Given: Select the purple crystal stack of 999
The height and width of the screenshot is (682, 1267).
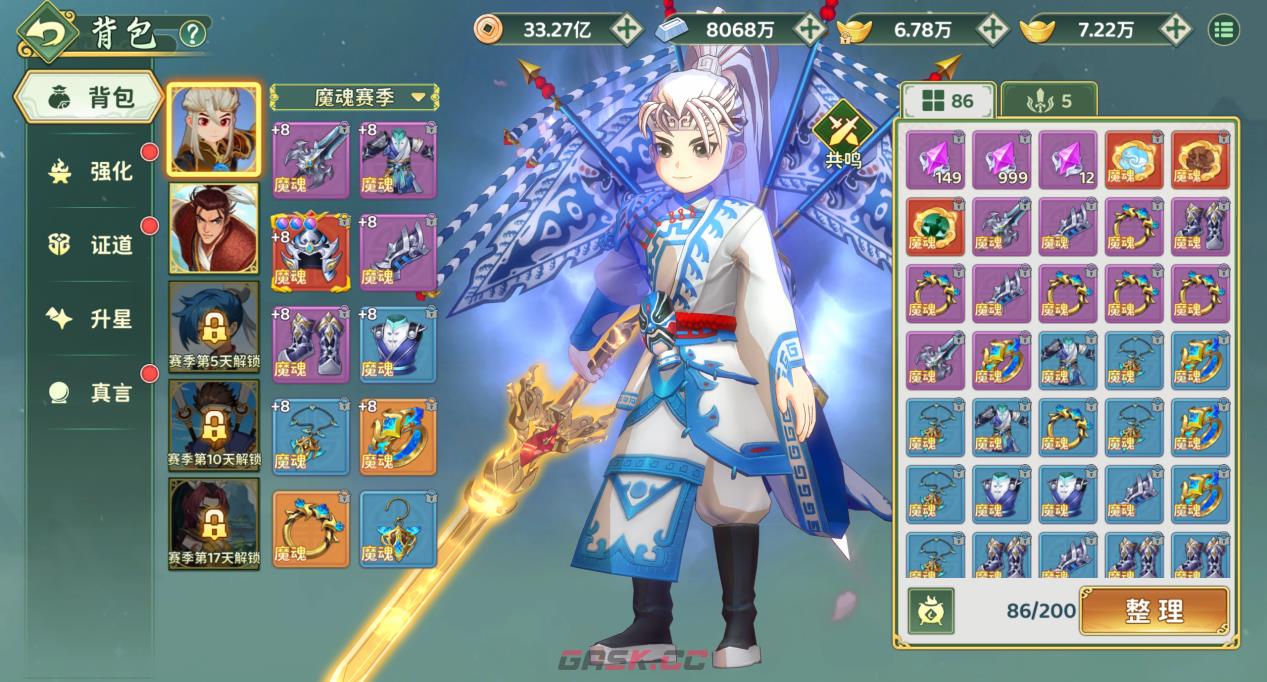Looking at the screenshot, I should click(1001, 159).
